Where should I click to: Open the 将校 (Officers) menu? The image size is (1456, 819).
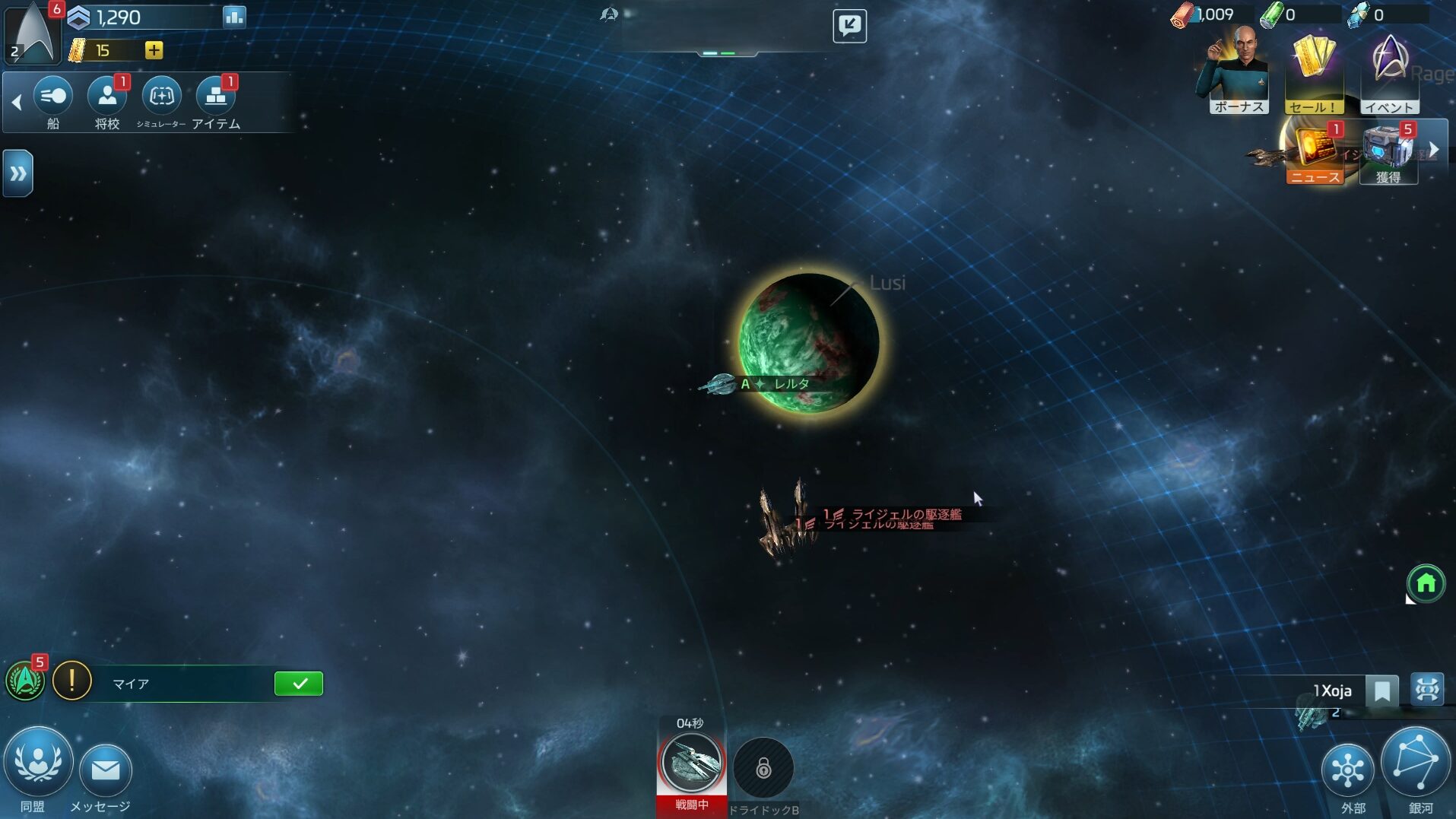point(106,97)
